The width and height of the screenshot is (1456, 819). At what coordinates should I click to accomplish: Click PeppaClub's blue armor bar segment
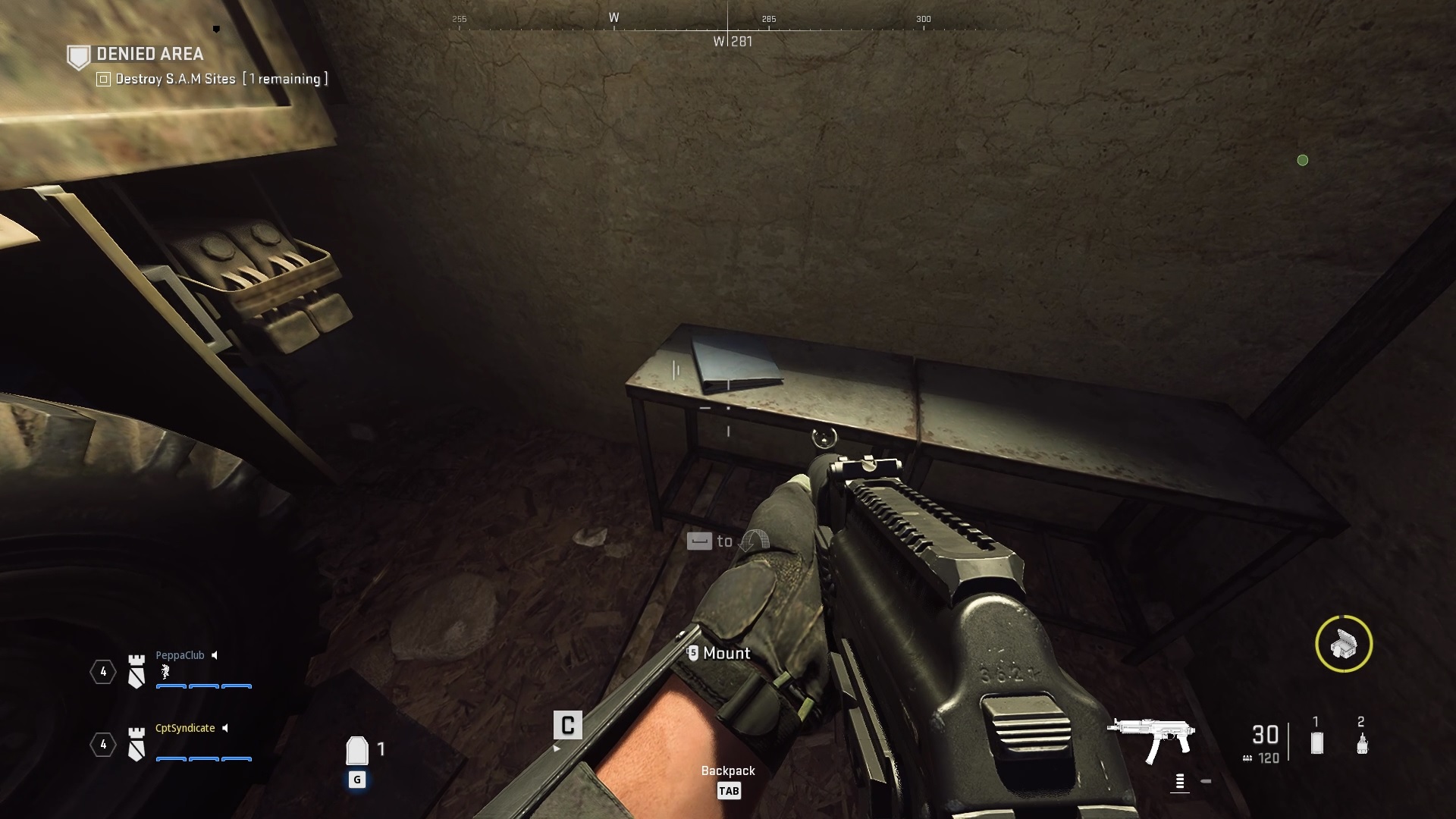click(x=172, y=687)
